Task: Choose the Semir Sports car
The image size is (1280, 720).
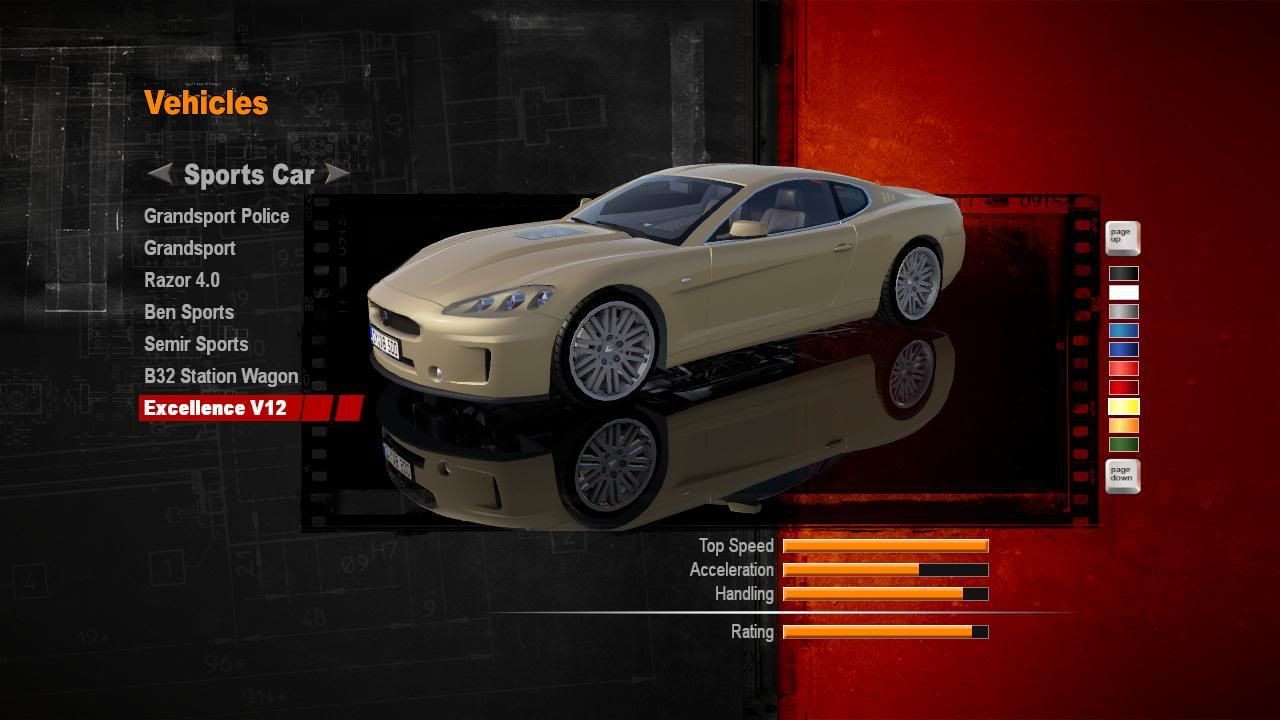Action: 195,344
